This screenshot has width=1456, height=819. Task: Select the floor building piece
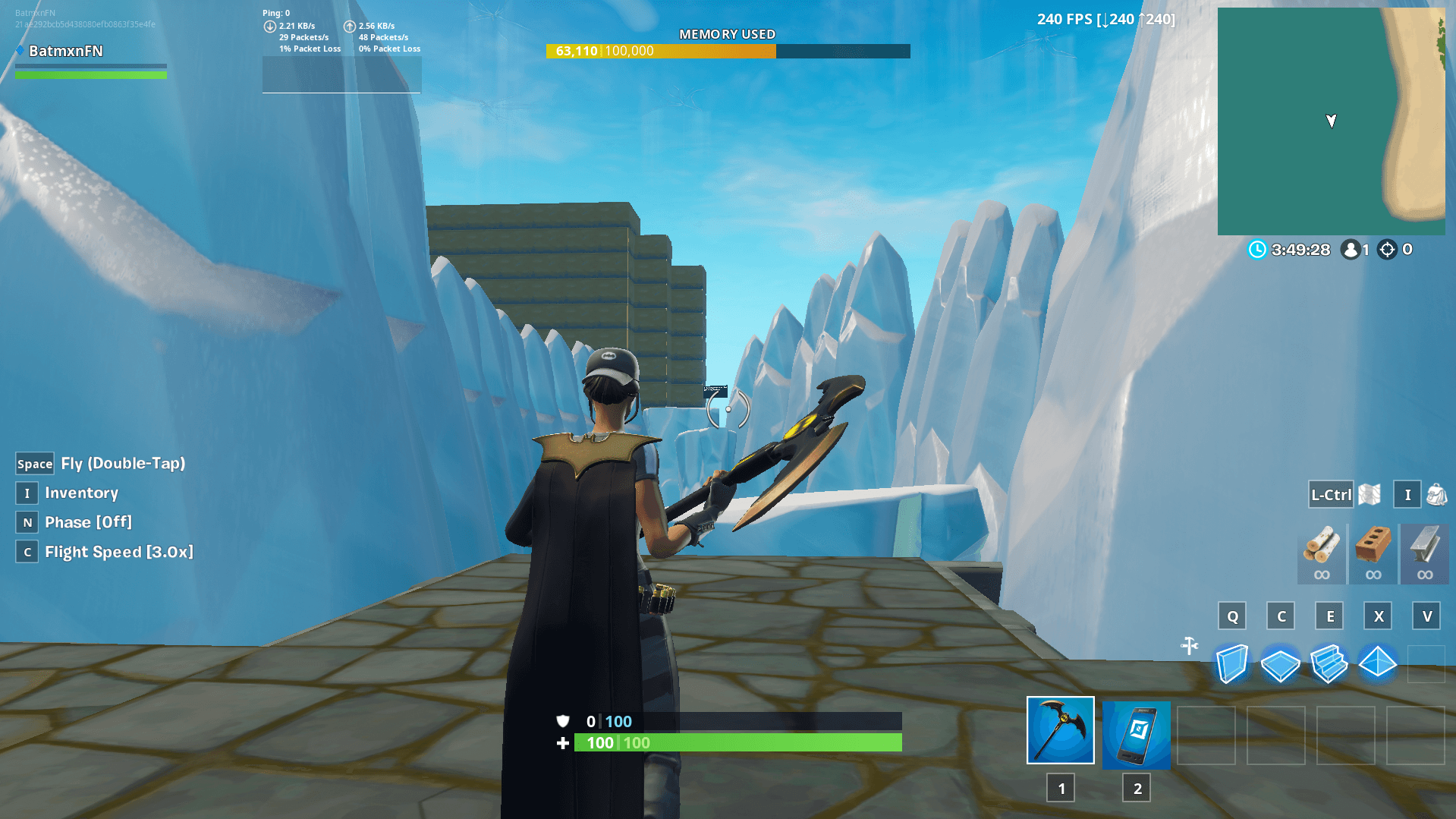pos(1280,664)
